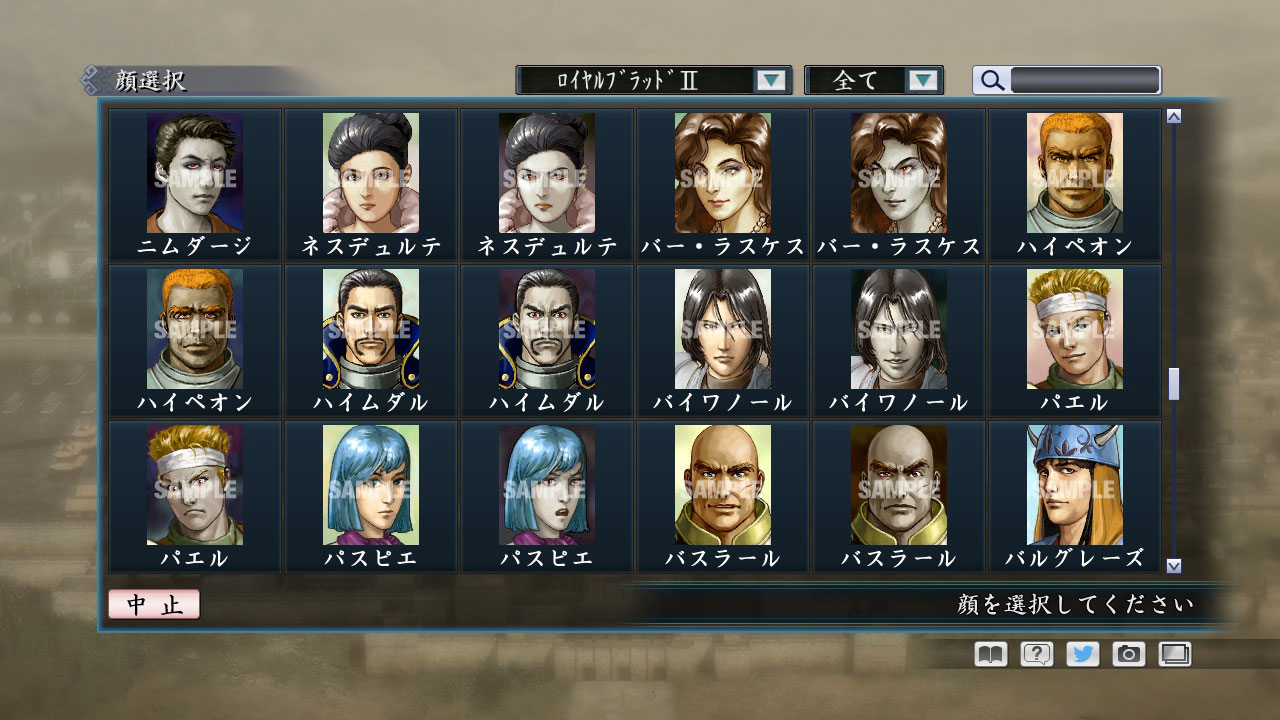The image size is (1280, 720).
Task: Select the helmeted バルグレーズ portrait
Action: pos(1075,484)
